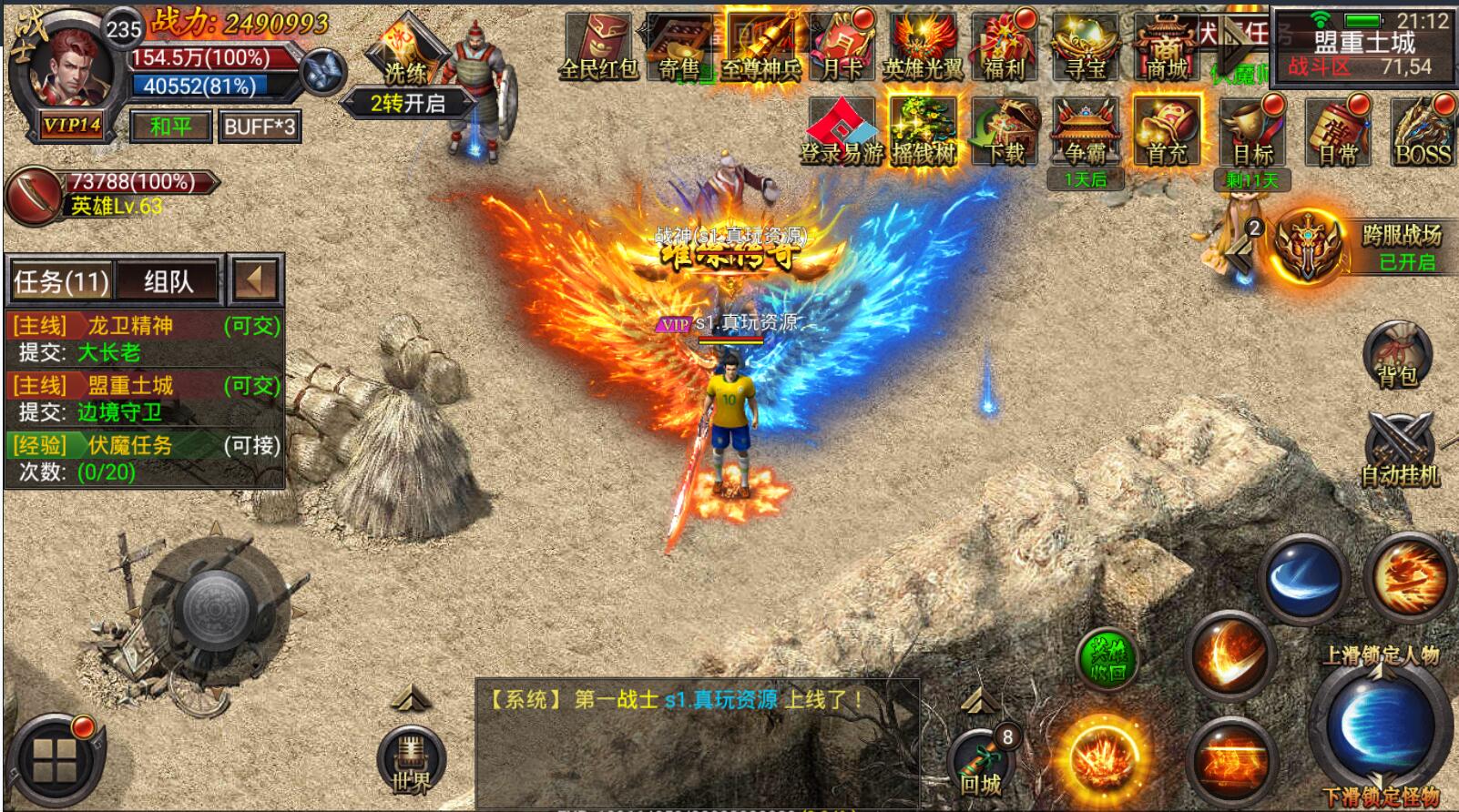
Task: Open the 首充 first recharge offer
Action: [1166, 134]
